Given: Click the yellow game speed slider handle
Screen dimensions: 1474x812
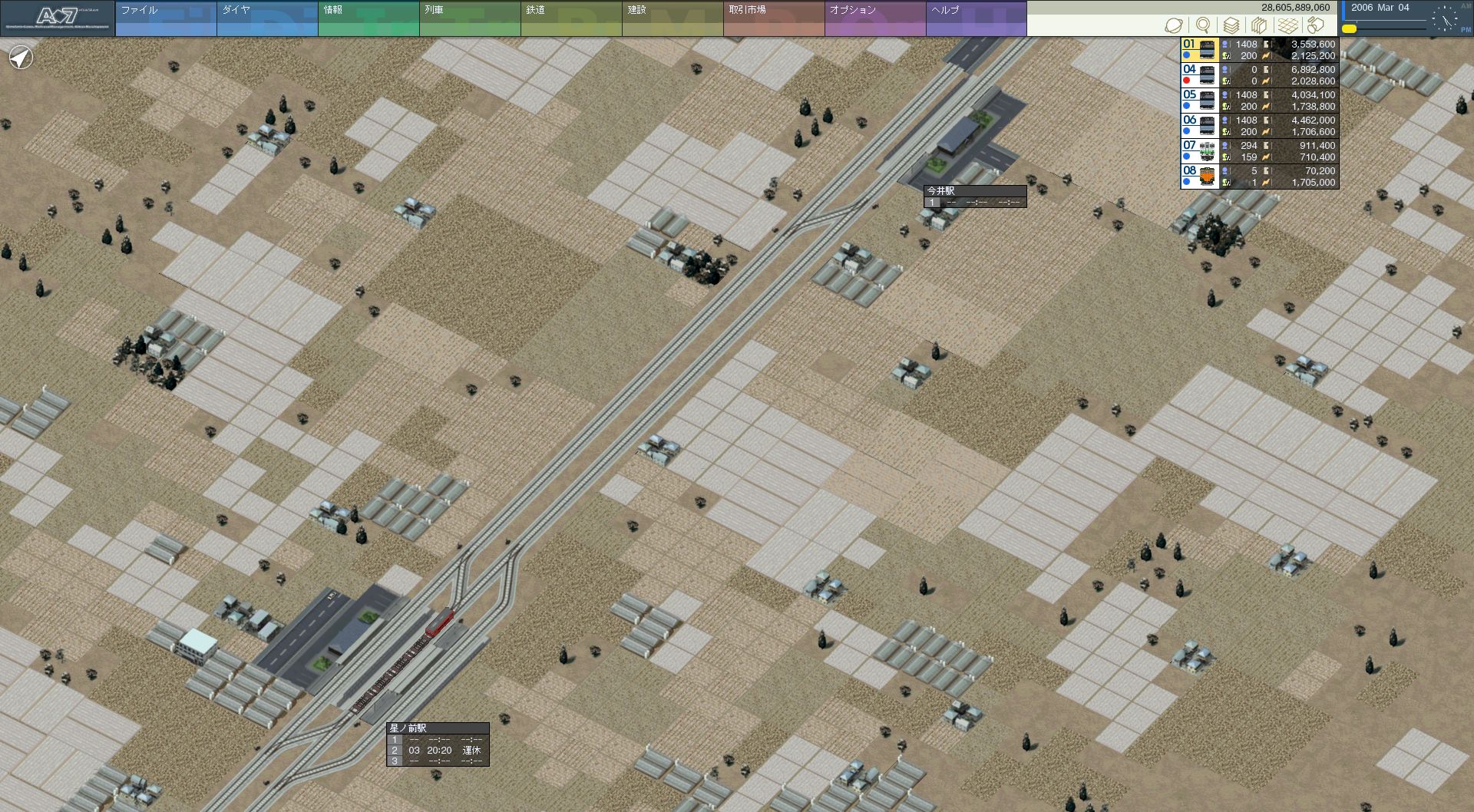Looking at the screenshot, I should [1349, 29].
